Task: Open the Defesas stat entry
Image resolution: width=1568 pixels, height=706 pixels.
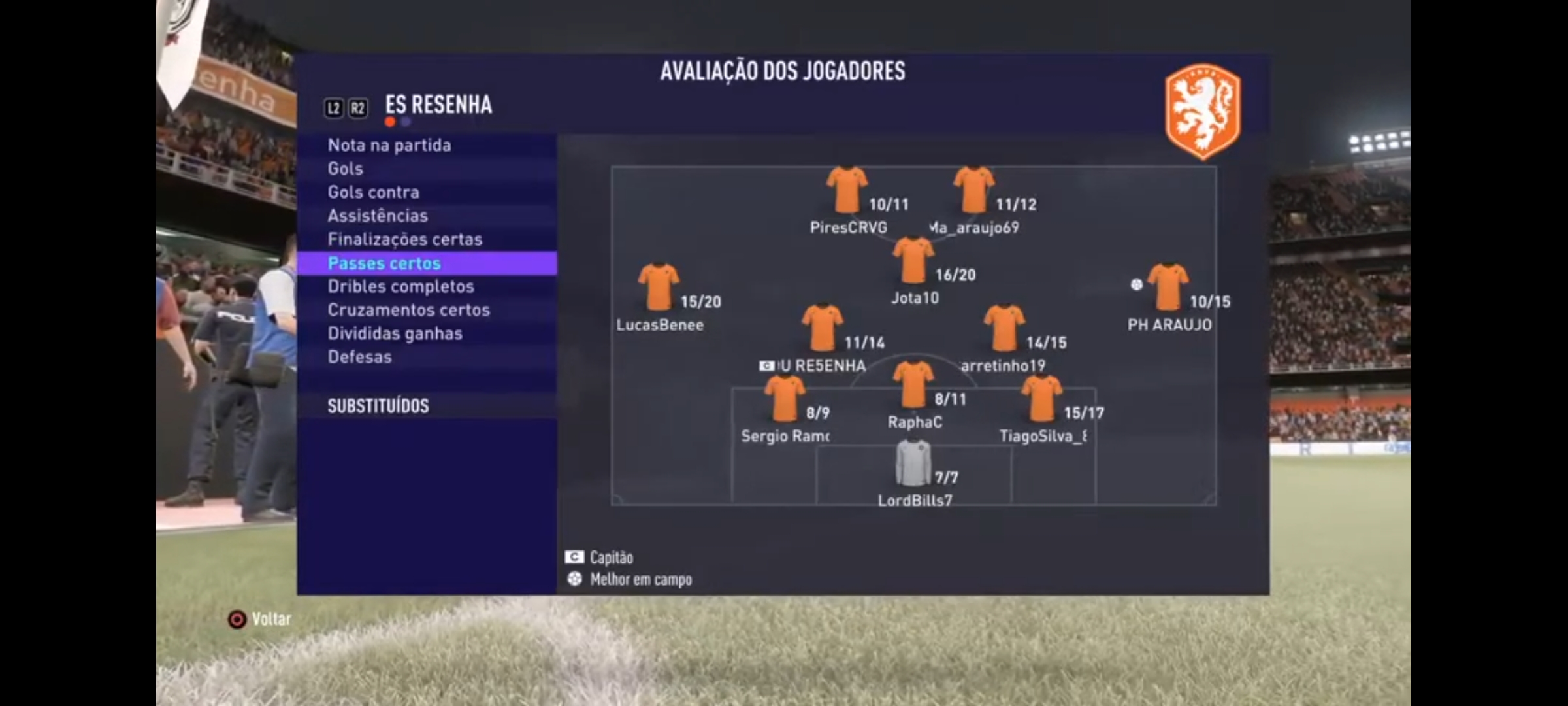Action: point(360,357)
